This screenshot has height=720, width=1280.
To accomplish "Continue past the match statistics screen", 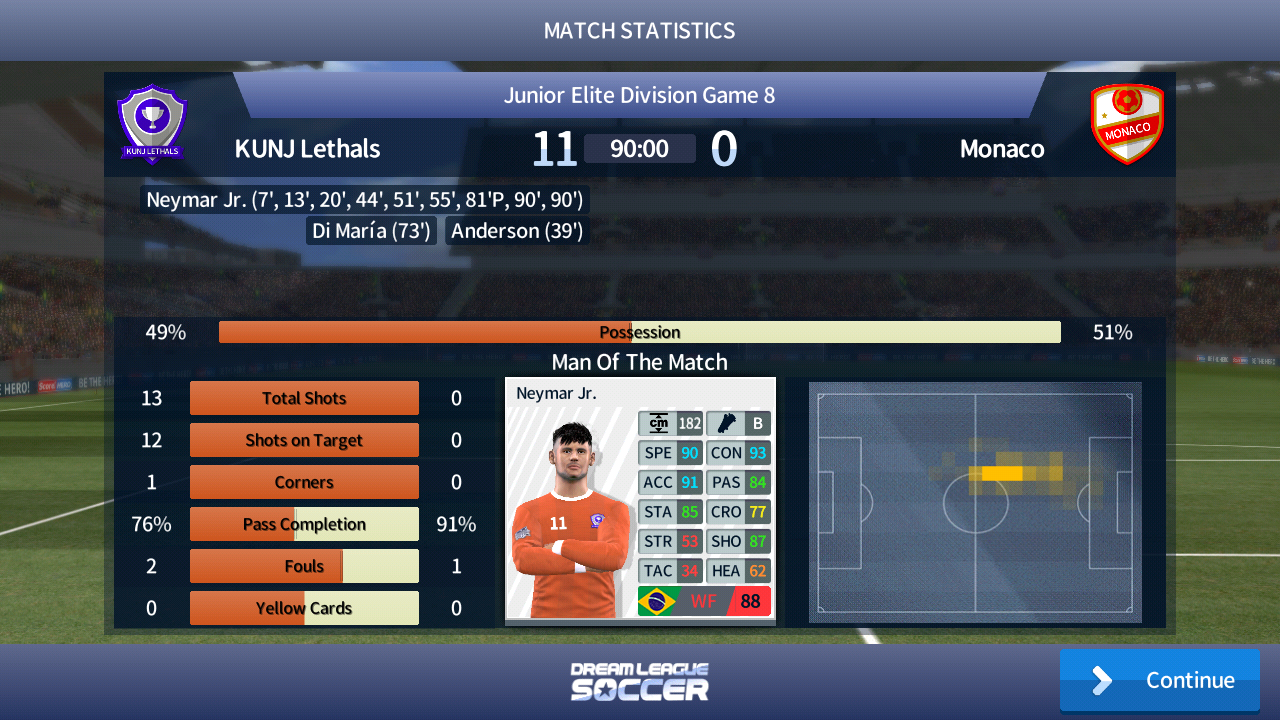I will coord(1159,680).
